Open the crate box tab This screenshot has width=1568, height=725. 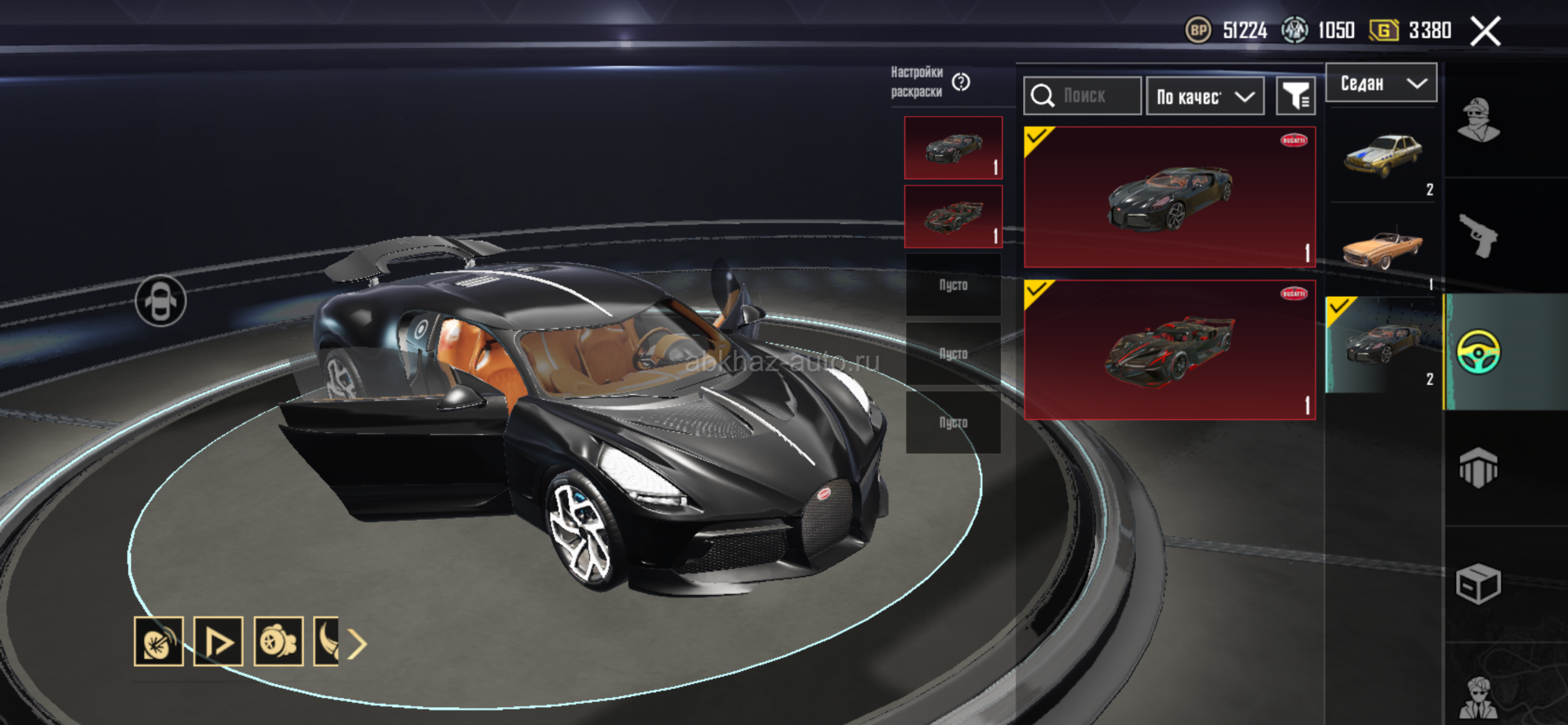1478,584
